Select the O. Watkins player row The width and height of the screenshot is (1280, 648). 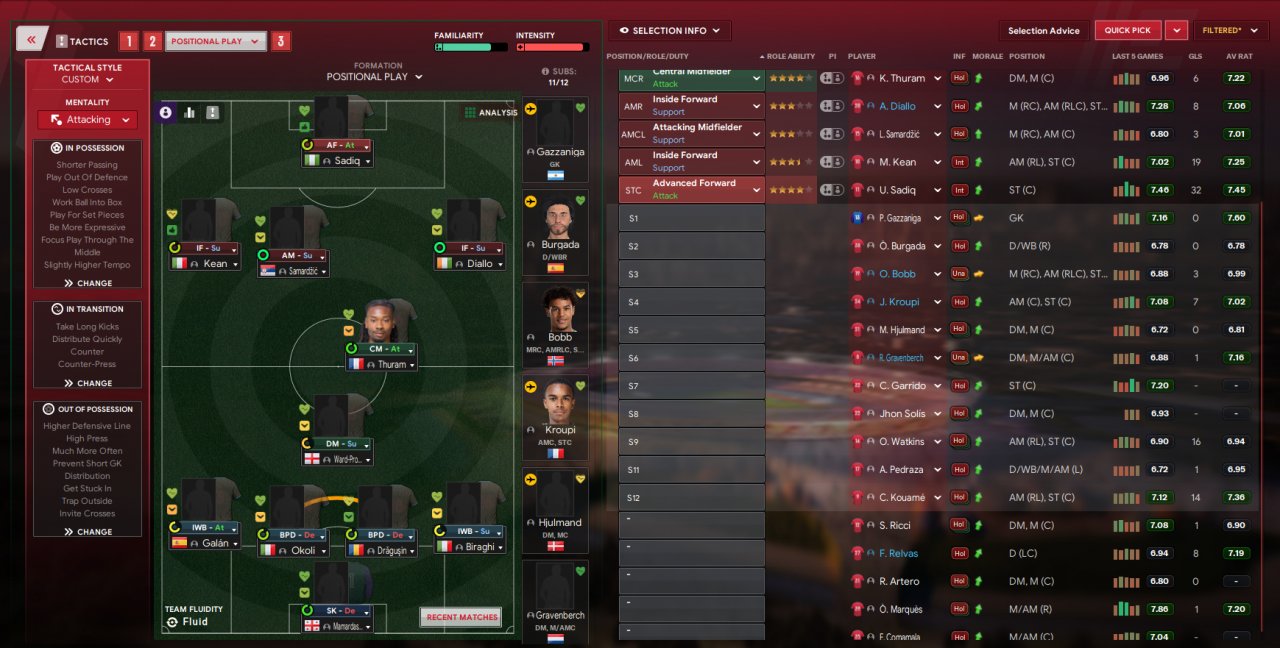(x=900, y=441)
